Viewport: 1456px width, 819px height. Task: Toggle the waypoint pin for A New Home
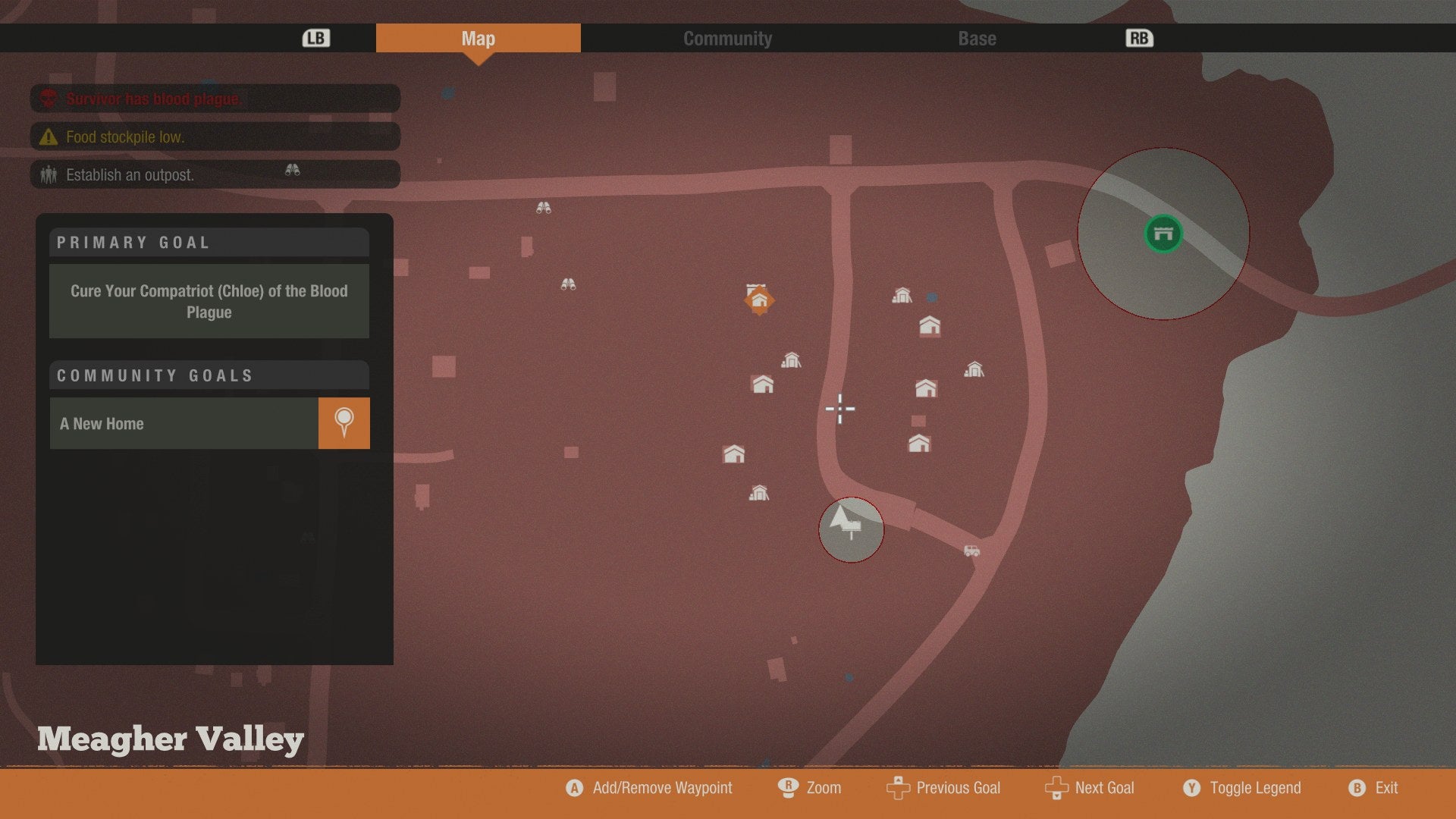click(344, 423)
